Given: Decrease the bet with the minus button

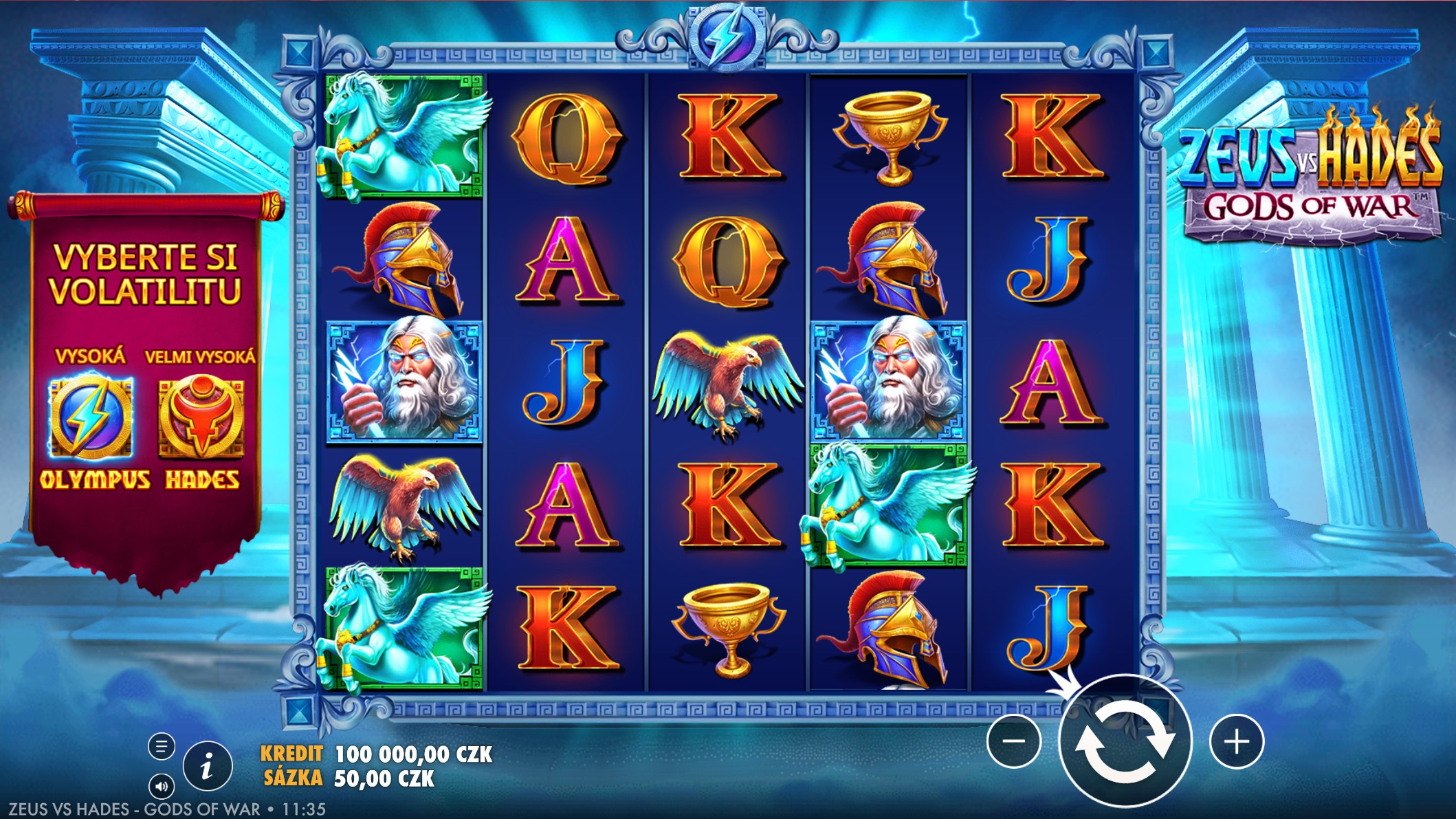Looking at the screenshot, I should pyautogui.click(x=1013, y=741).
